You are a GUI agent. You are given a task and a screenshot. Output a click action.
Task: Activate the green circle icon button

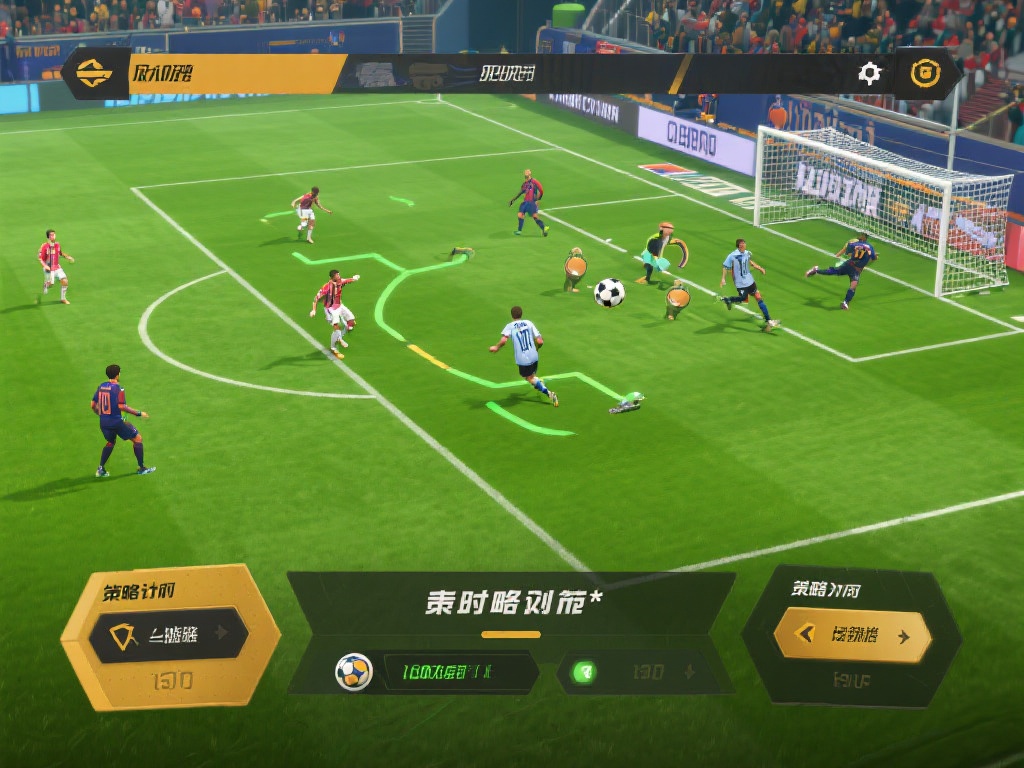pos(583,672)
